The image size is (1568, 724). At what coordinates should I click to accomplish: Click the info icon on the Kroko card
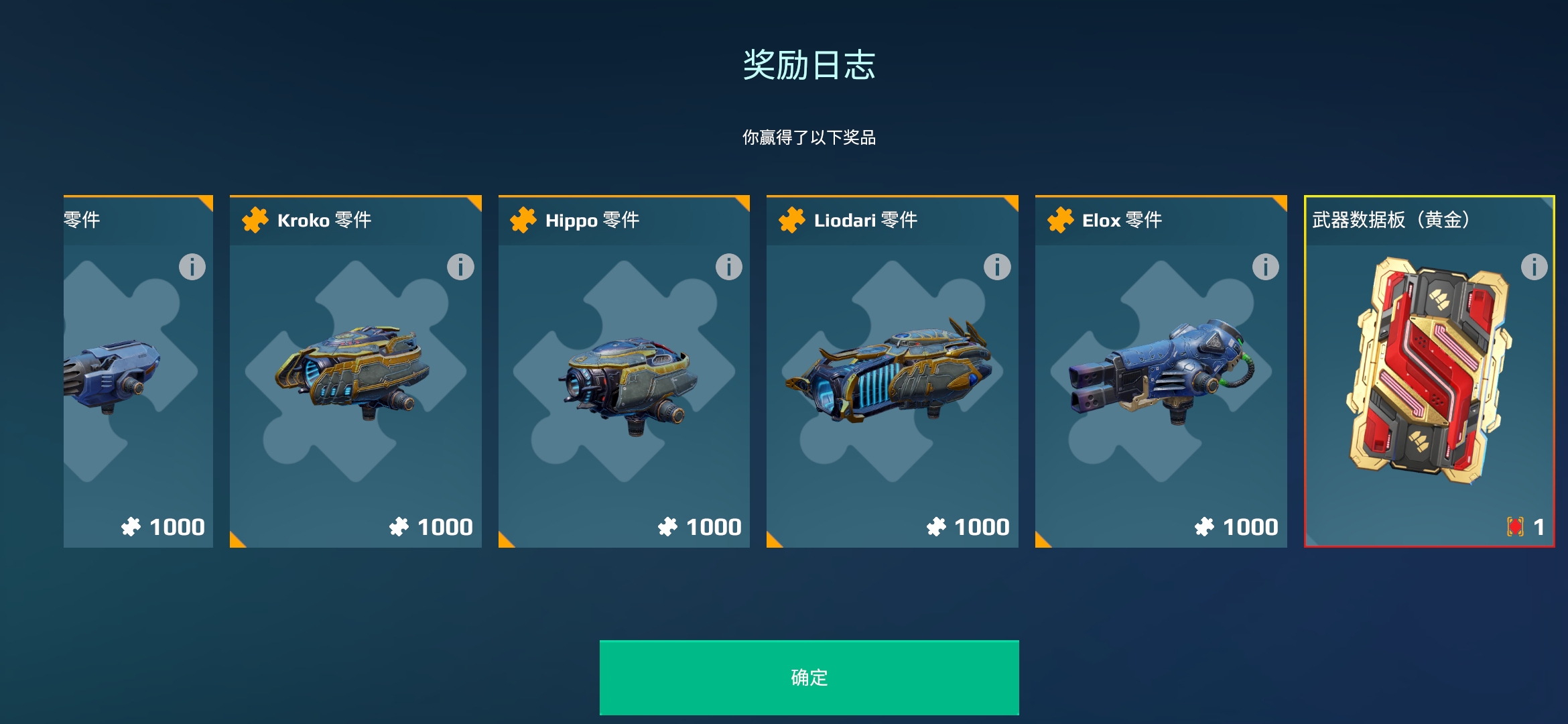point(459,266)
